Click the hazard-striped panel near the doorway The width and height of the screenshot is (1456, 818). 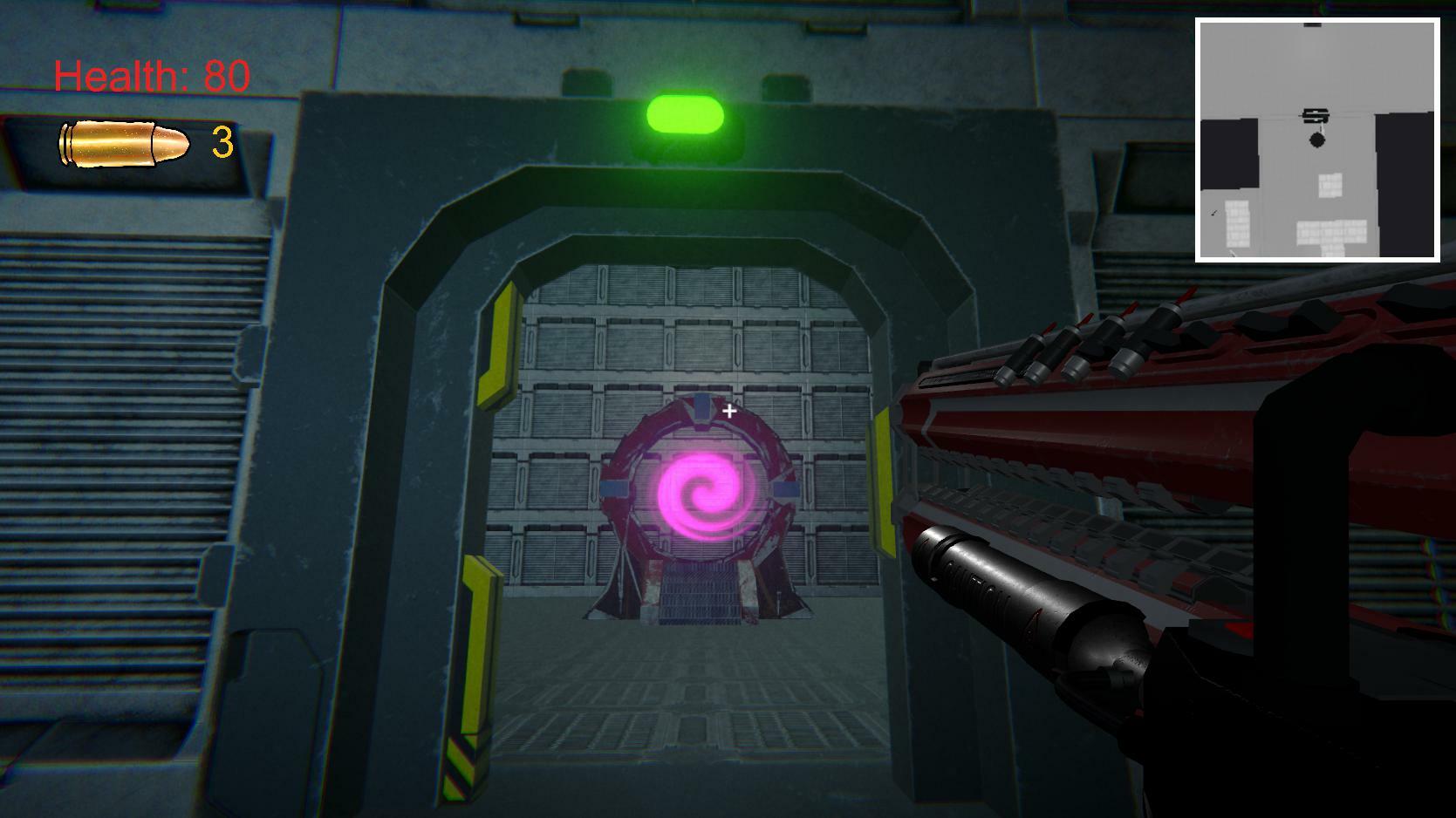pos(457,767)
